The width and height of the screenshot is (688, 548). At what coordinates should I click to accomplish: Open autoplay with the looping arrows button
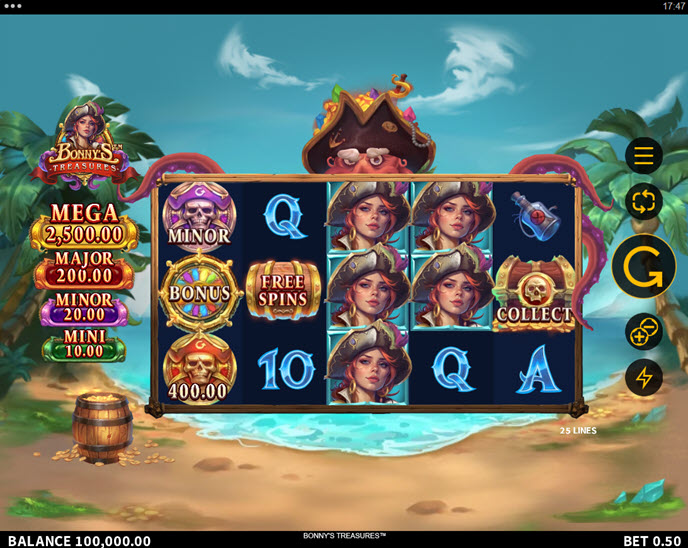click(644, 203)
